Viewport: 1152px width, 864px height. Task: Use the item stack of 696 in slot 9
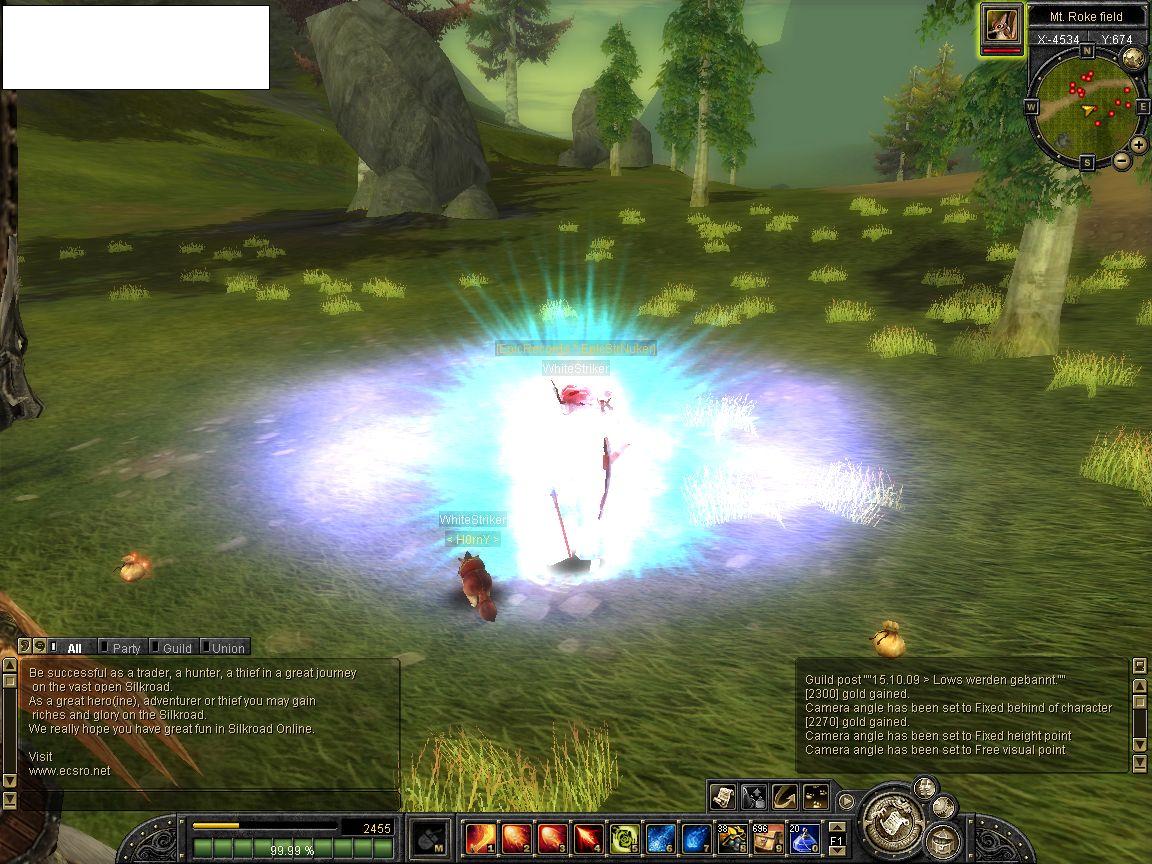pos(769,837)
